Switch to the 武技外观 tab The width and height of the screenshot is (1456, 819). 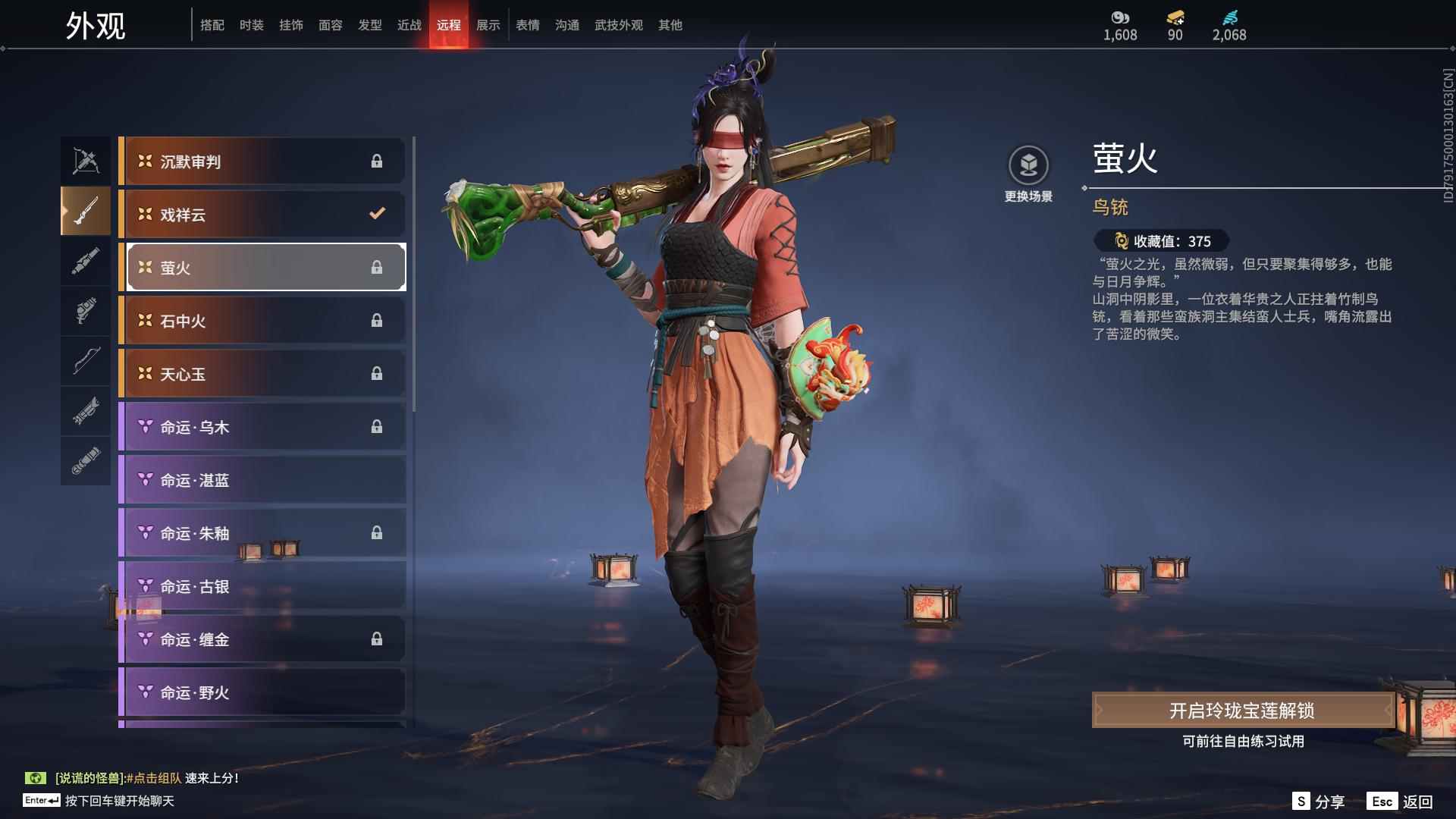tap(618, 25)
